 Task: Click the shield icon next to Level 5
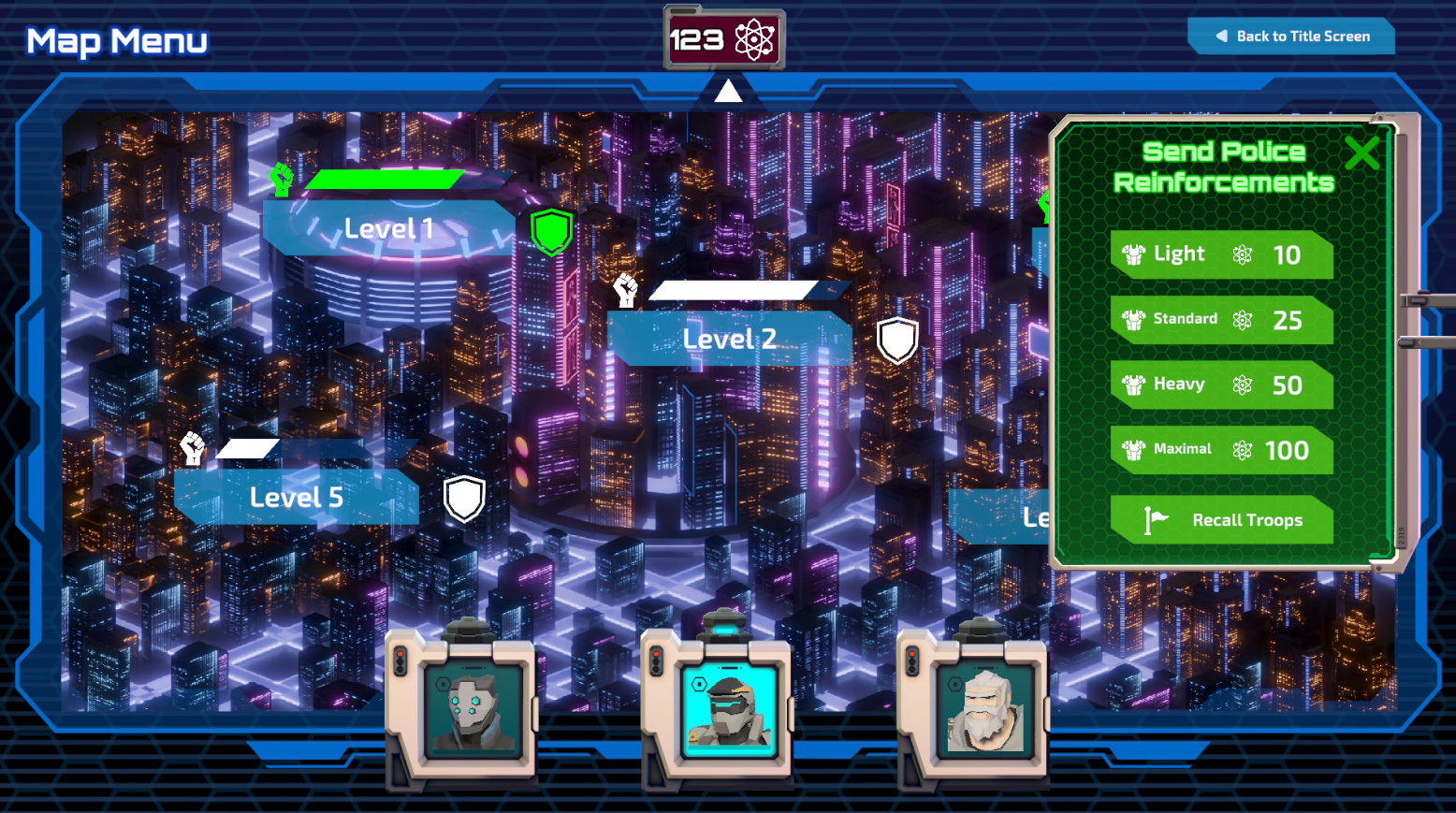tap(465, 500)
